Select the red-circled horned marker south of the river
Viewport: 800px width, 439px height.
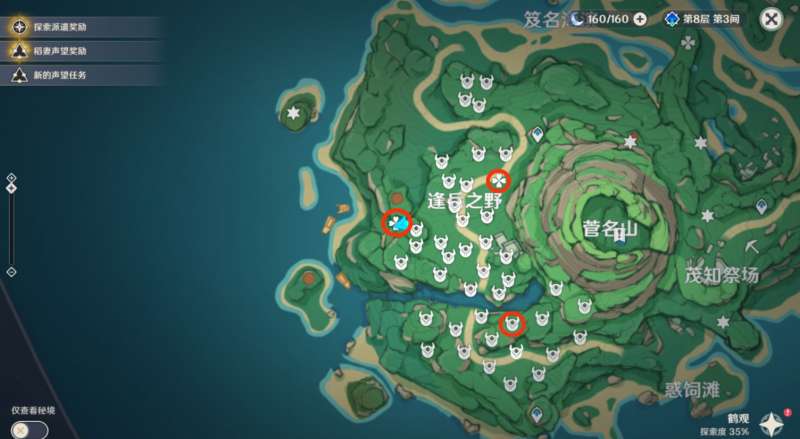click(x=513, y=323)
